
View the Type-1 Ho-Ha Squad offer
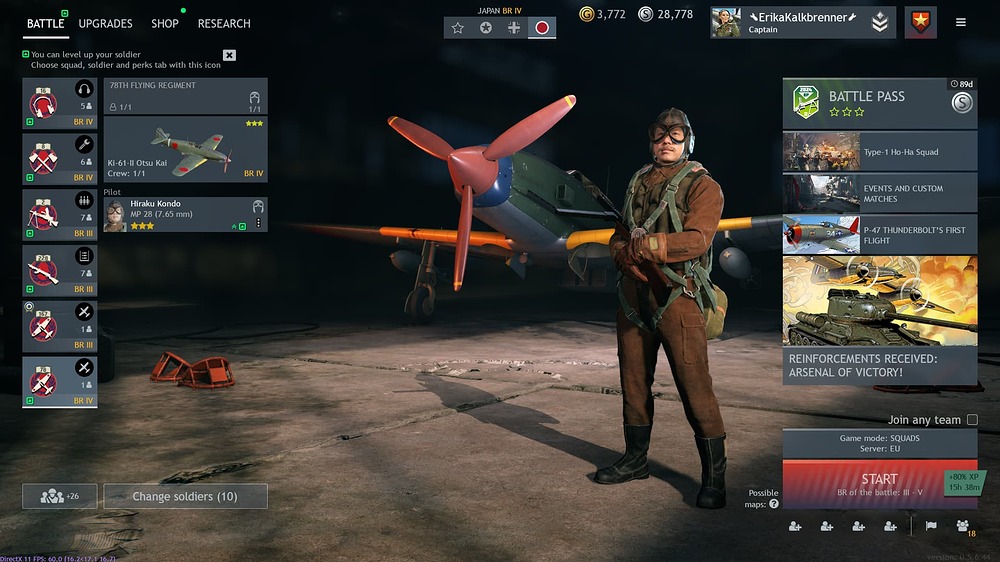[879, 152]
